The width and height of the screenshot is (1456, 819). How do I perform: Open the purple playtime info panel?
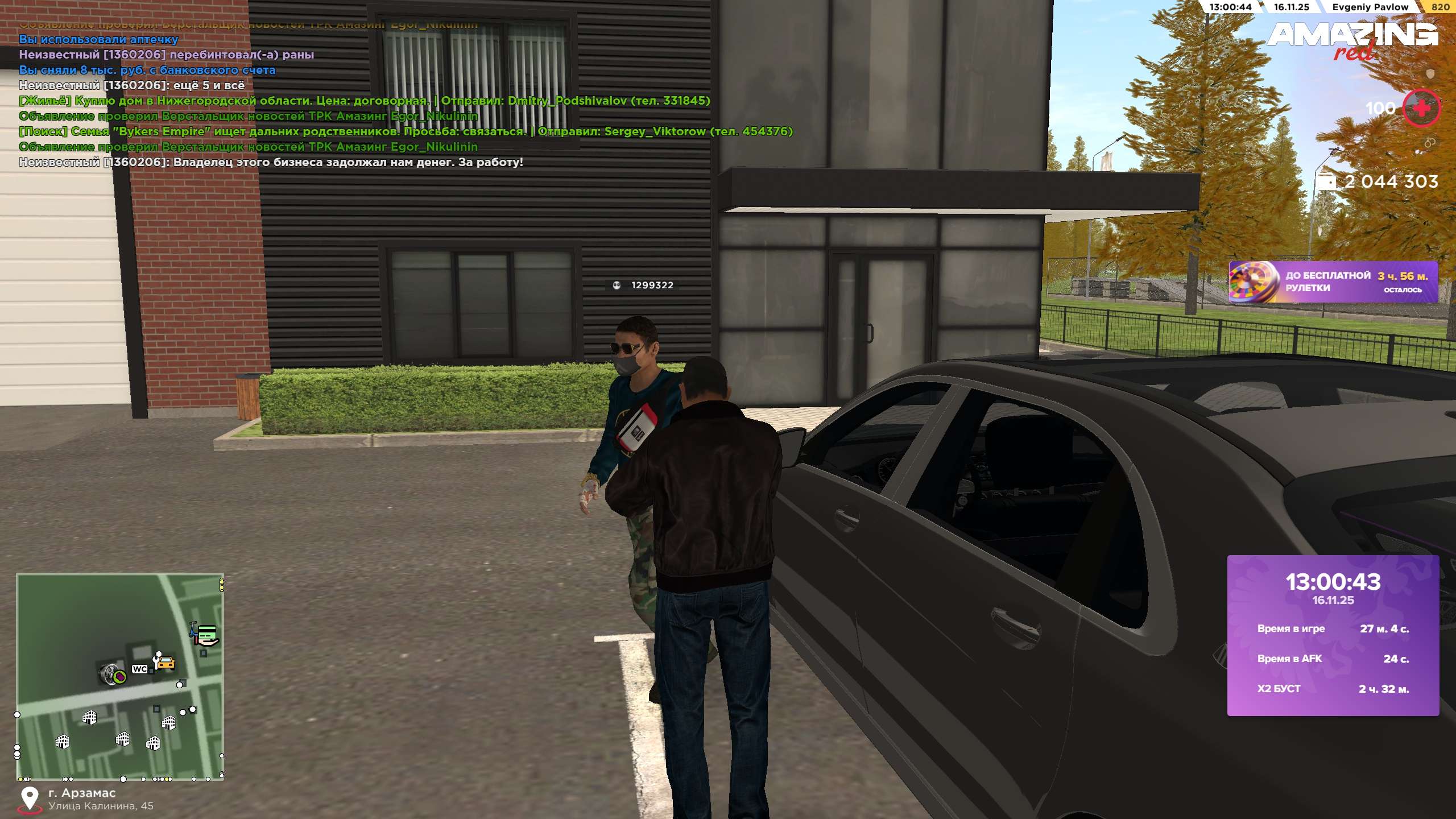click(x=1333, y=635)
